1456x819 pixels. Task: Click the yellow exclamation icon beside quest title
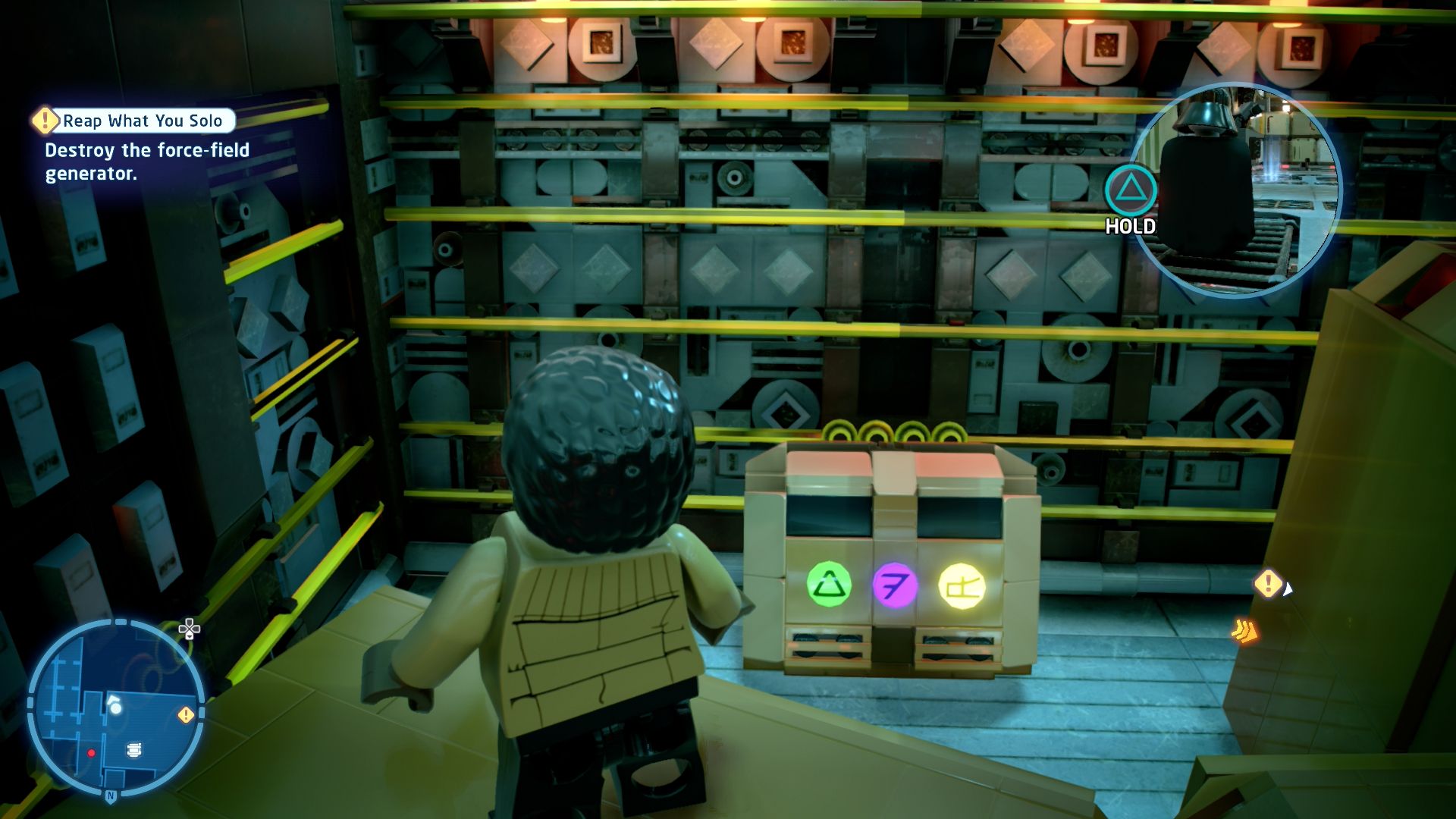45,120
